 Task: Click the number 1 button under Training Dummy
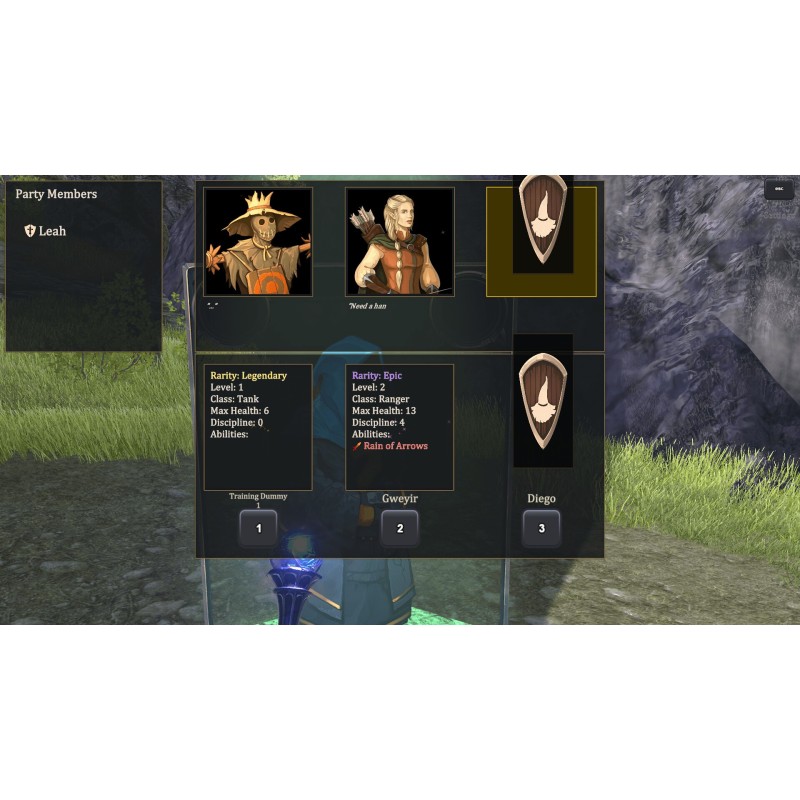pos(258,528)
